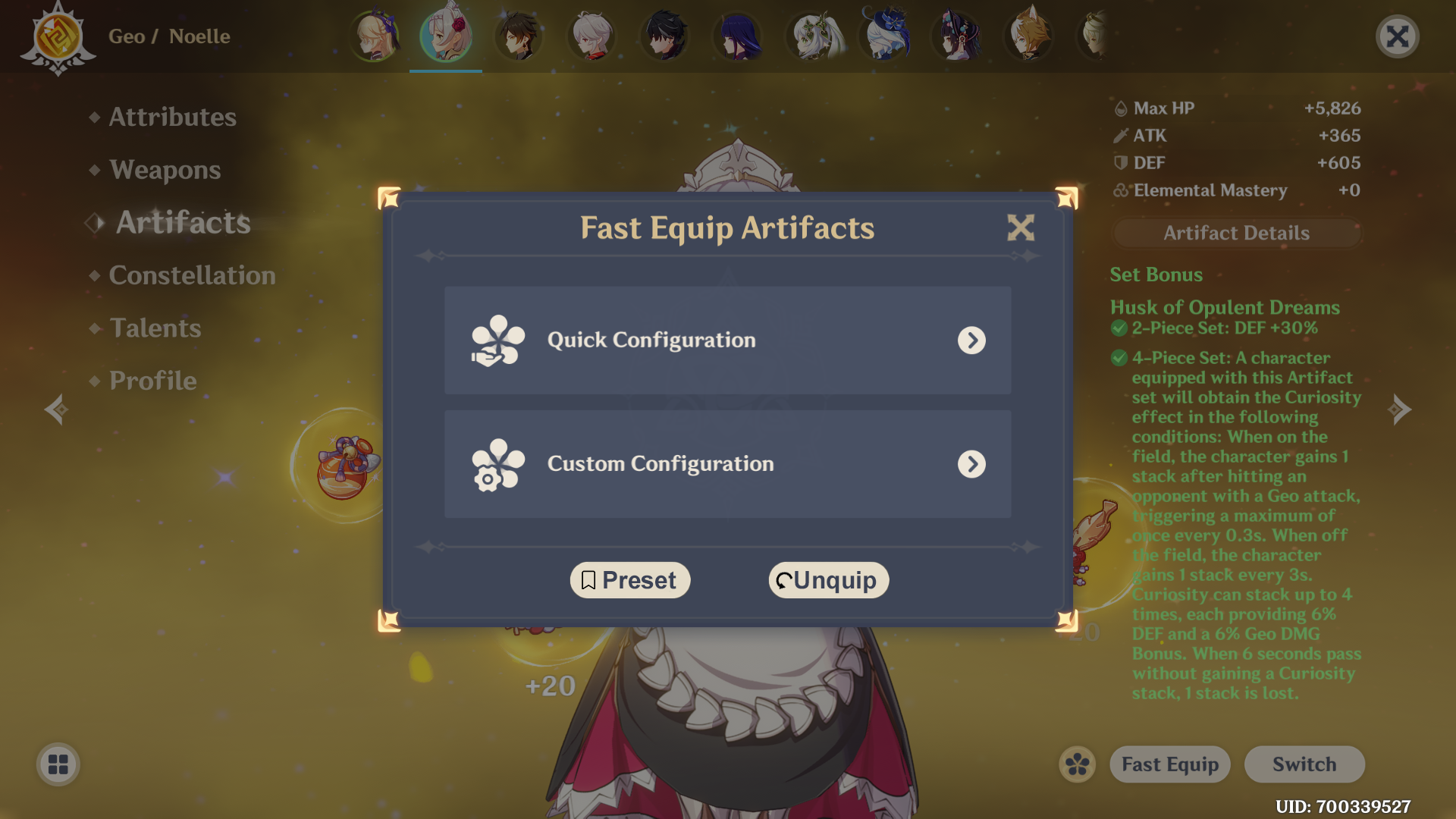The width and height of the screenshot is (1456, 819).
Task: Select Noelle's portrait in the character bar
Action: point(446,36)
